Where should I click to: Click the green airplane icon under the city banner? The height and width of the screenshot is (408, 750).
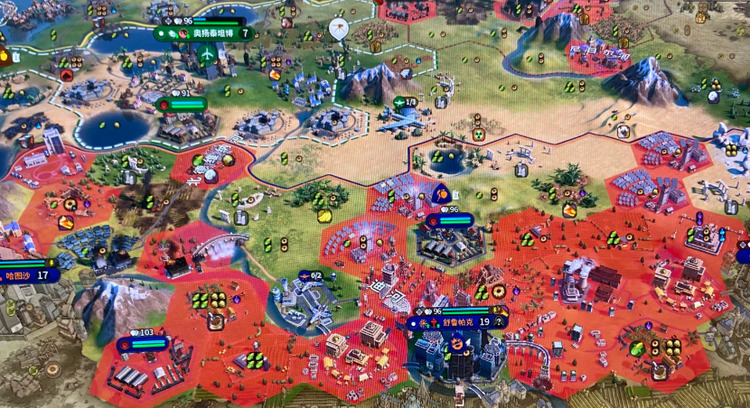[207, 54]
